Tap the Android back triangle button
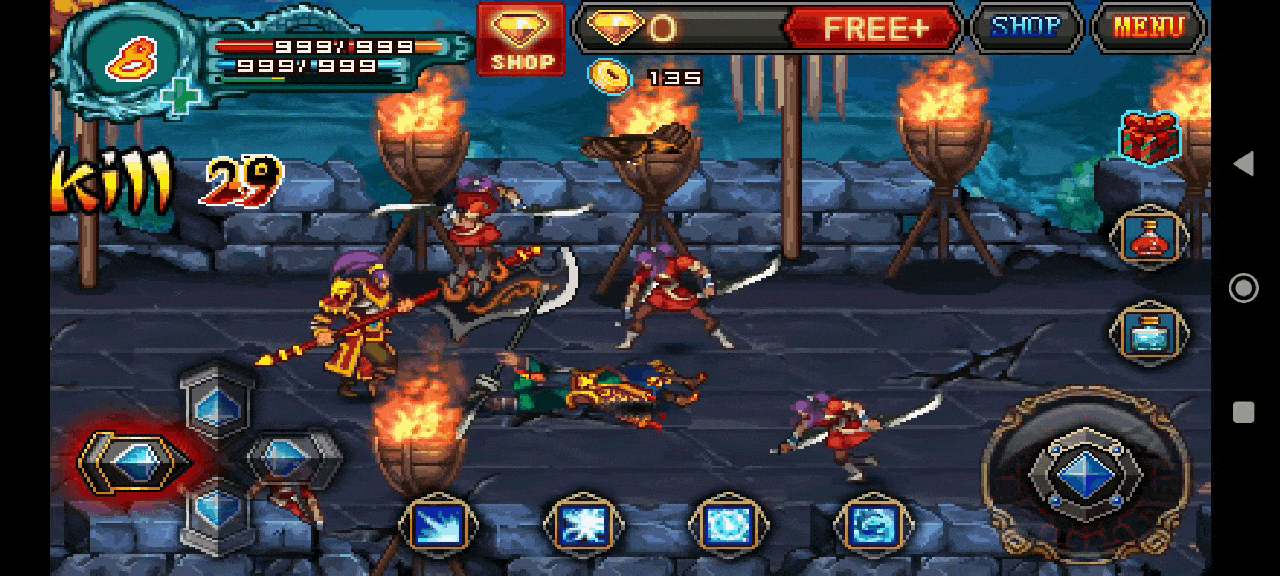This screenshot has width=1280, height=576. tap(1243, 164)
